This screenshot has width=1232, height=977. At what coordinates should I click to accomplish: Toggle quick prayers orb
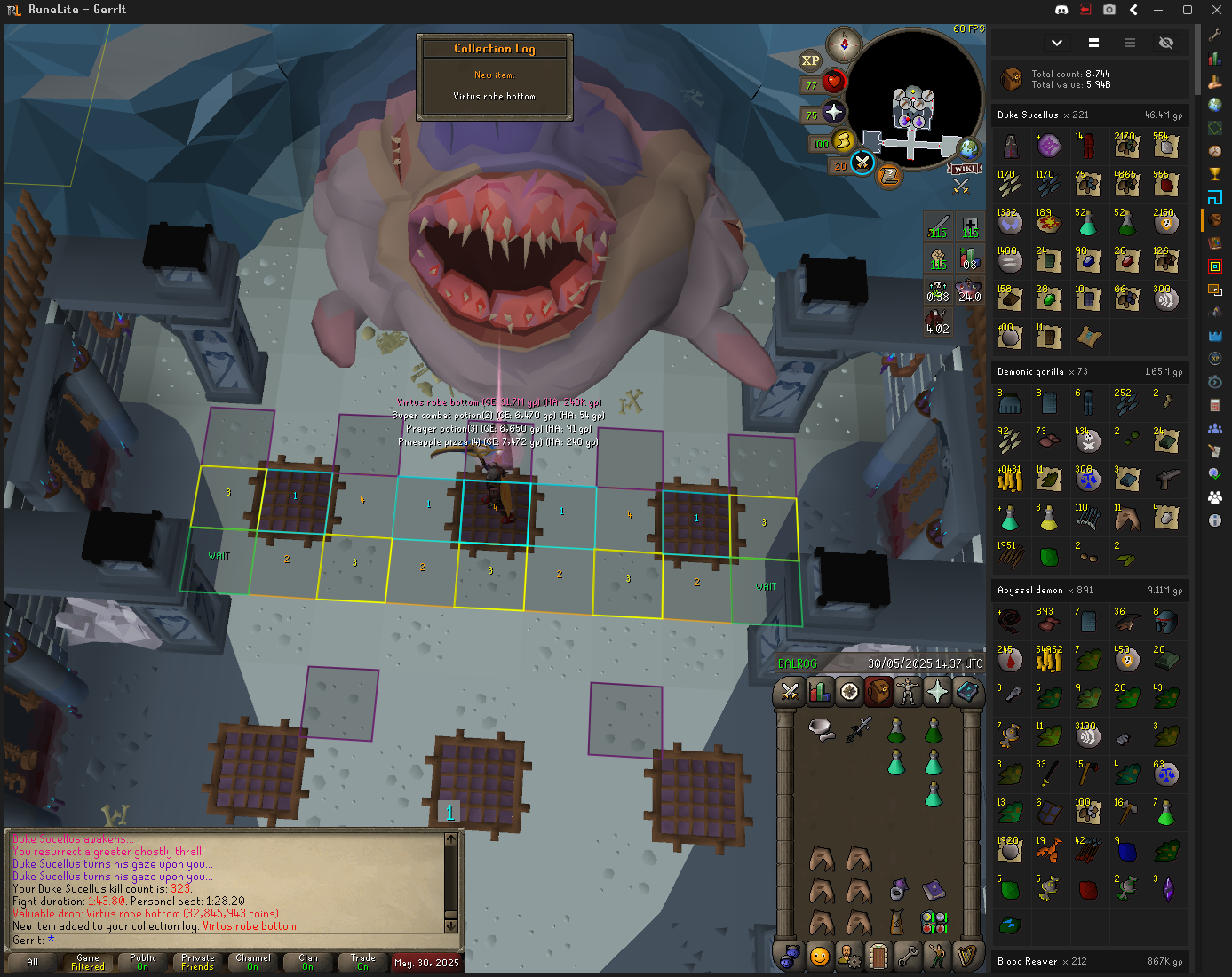coord(833,112)
